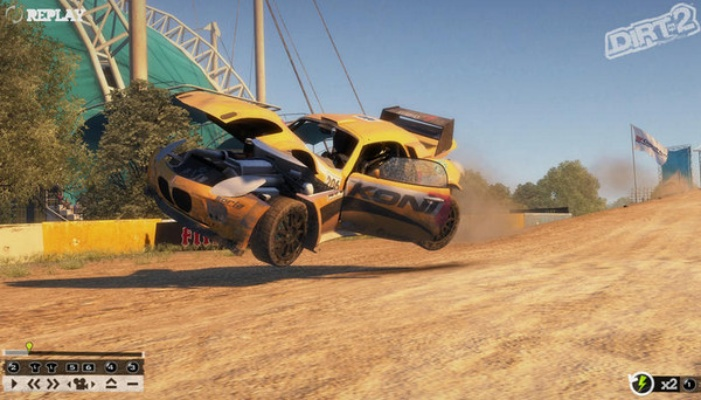Select the eject icon in replay controls
The image size is (701, 400).
point(111,383)
